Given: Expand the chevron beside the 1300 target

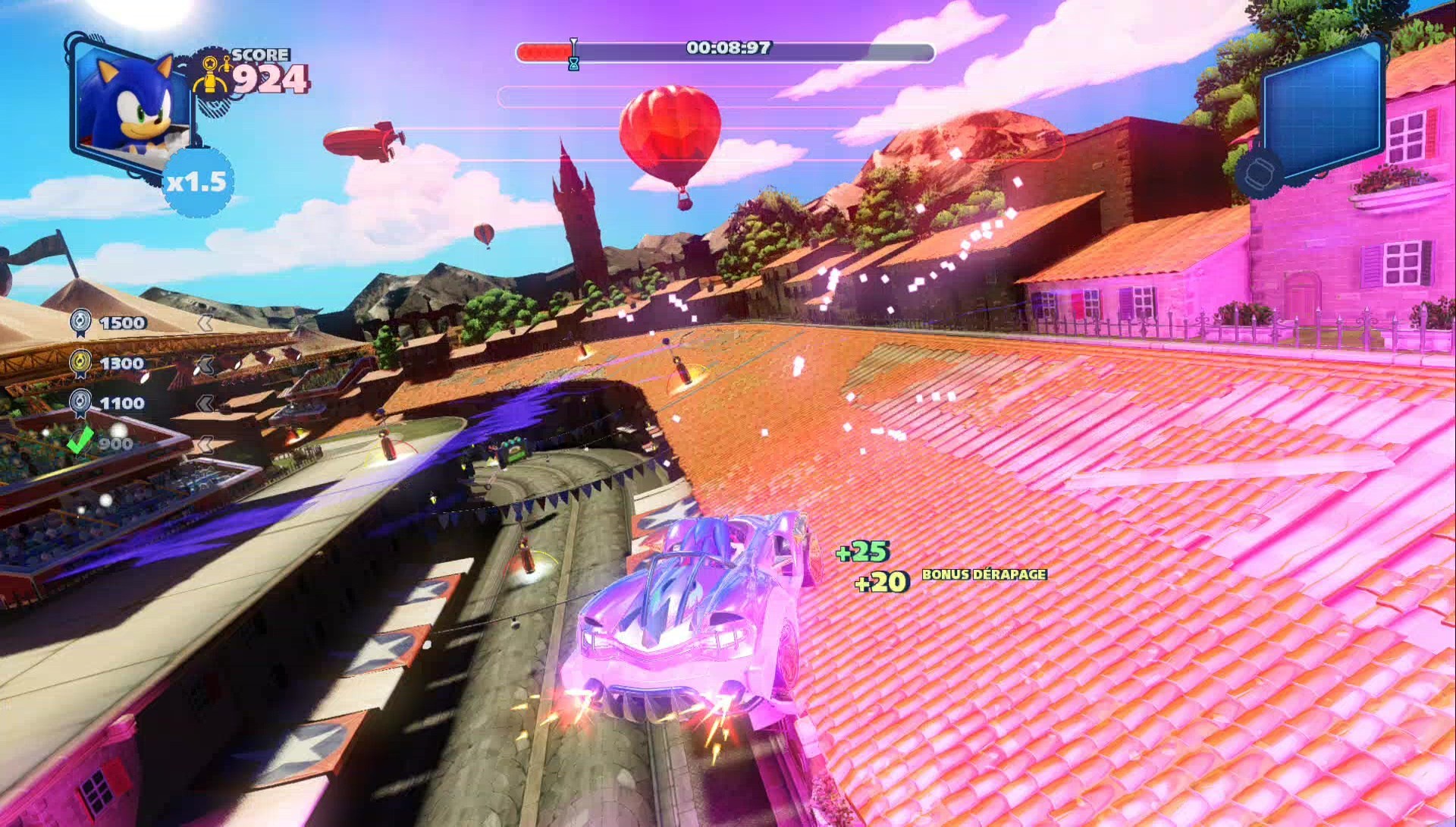Looking at the screenshot, I should [205, 363].
